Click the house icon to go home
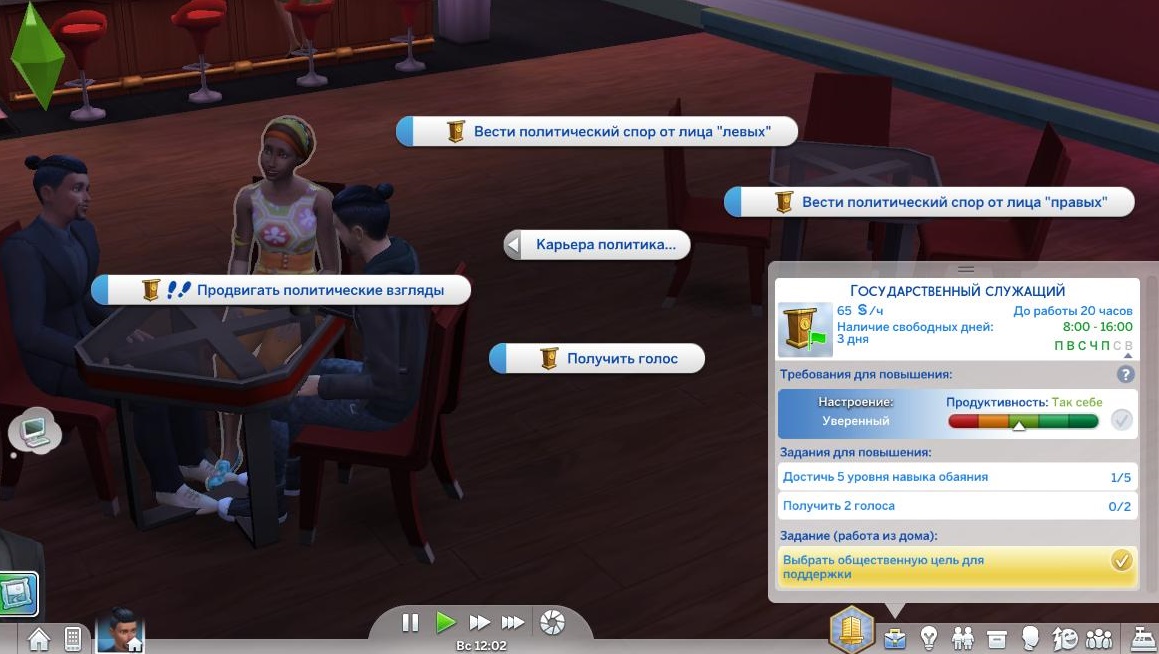The width and height of the screenshot is (1159, 654). [38, 638]
